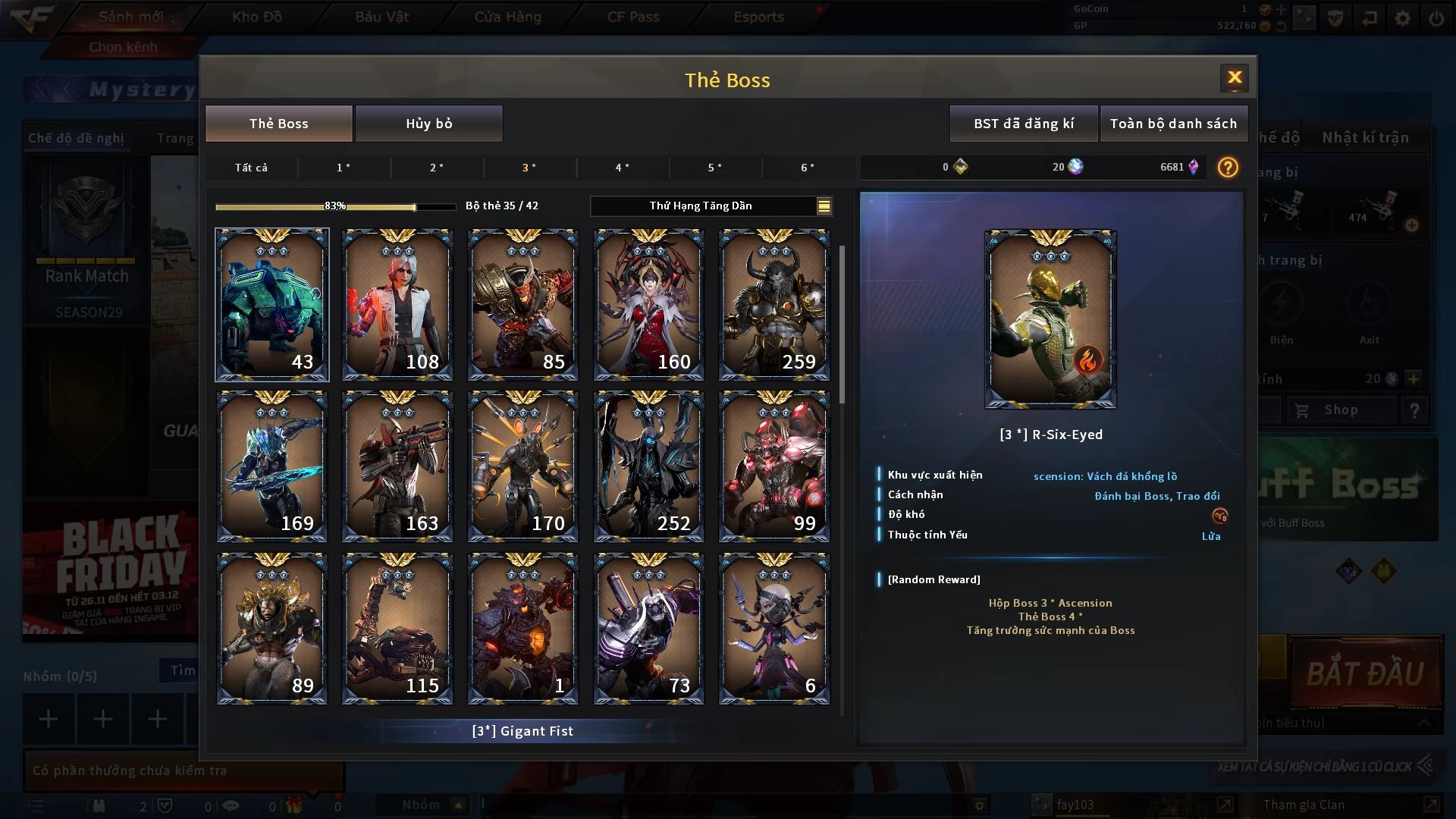Image resolution: width=1456 pixels, height=819 pixels.
Task: Choose the boss card with count 99
Action: point(774,466)
